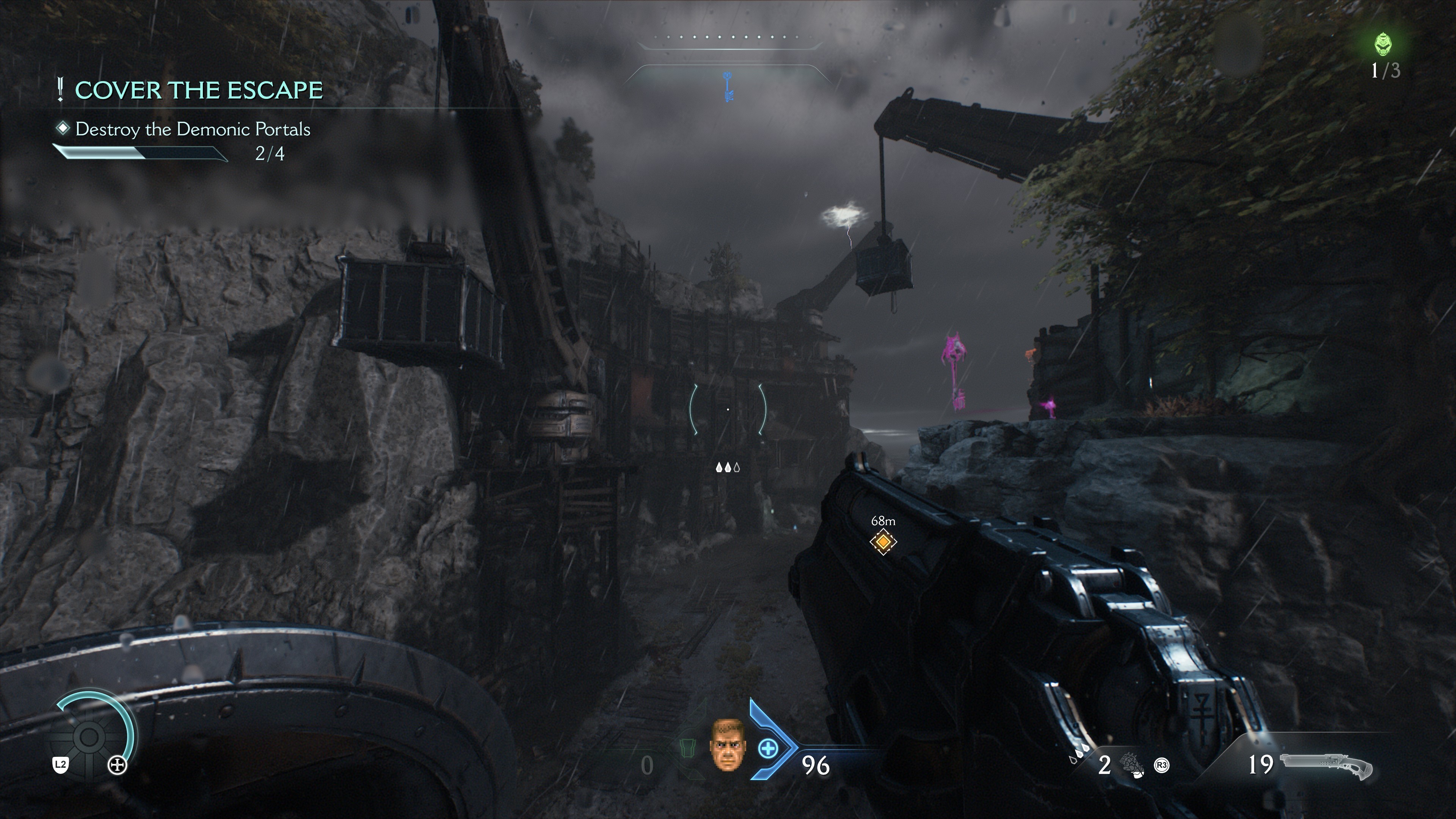Click the green helmet extra lives icon

pos(1382,45)
